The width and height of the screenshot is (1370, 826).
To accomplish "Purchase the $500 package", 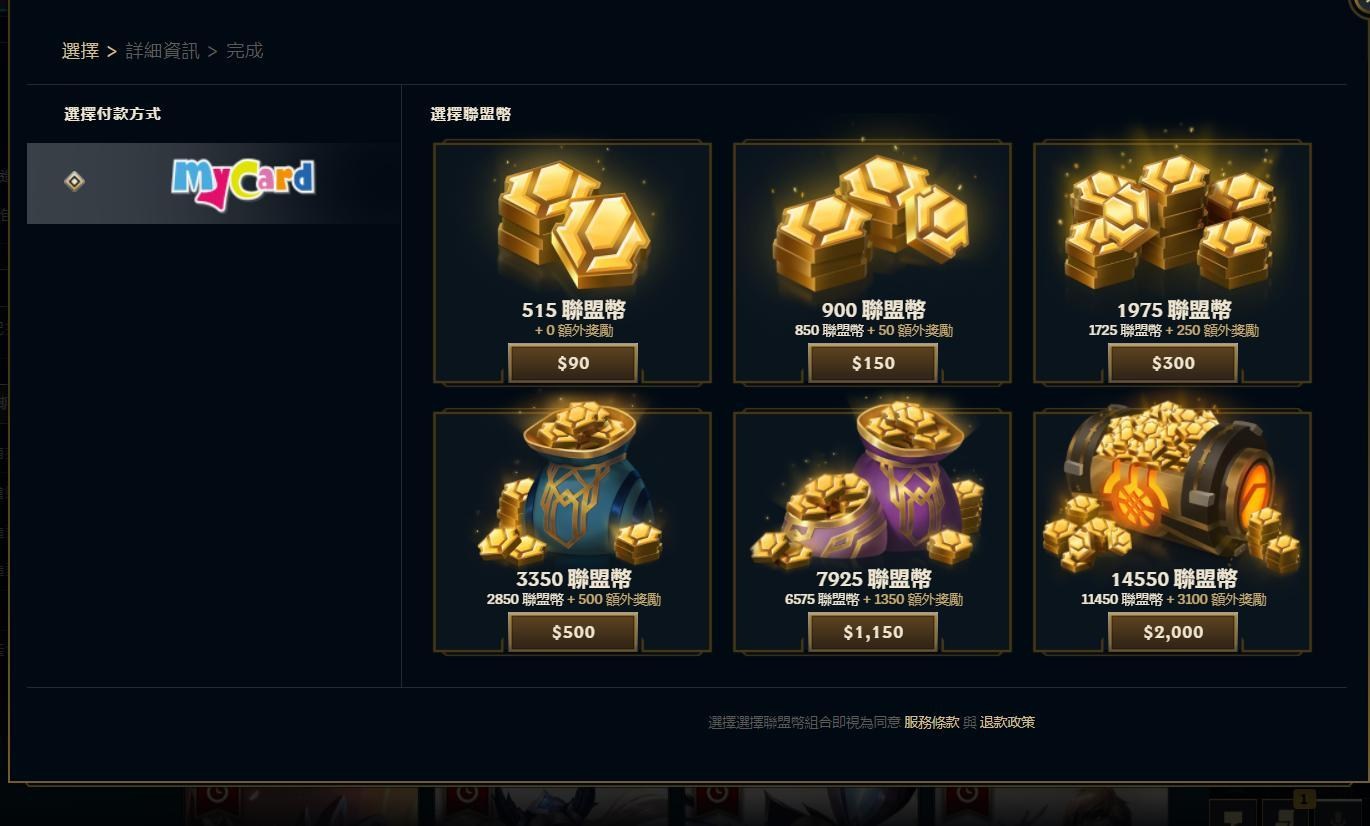I will click(x=572, y=631).
